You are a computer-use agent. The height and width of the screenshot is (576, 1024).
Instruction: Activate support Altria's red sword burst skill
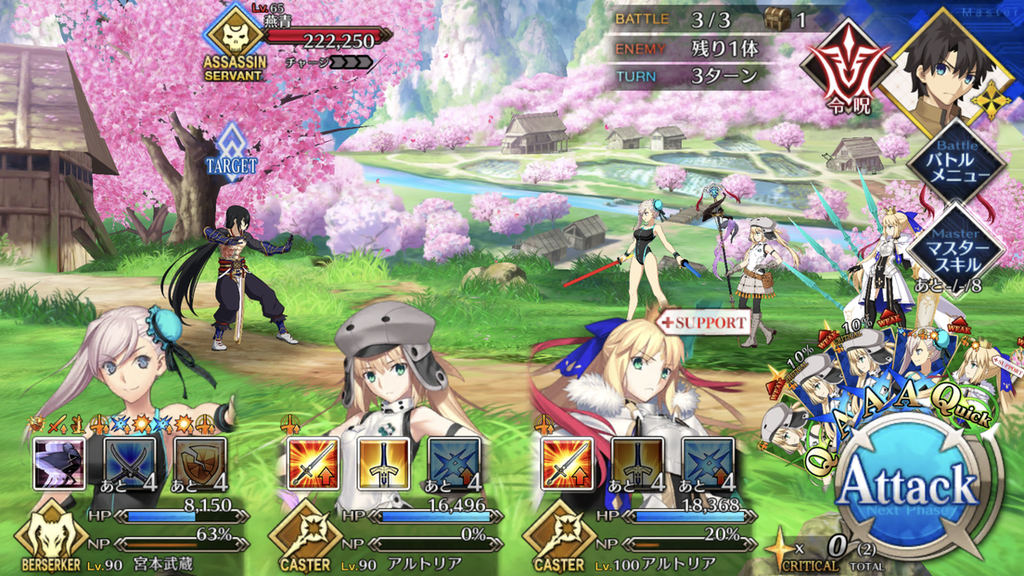coord(567,464)
